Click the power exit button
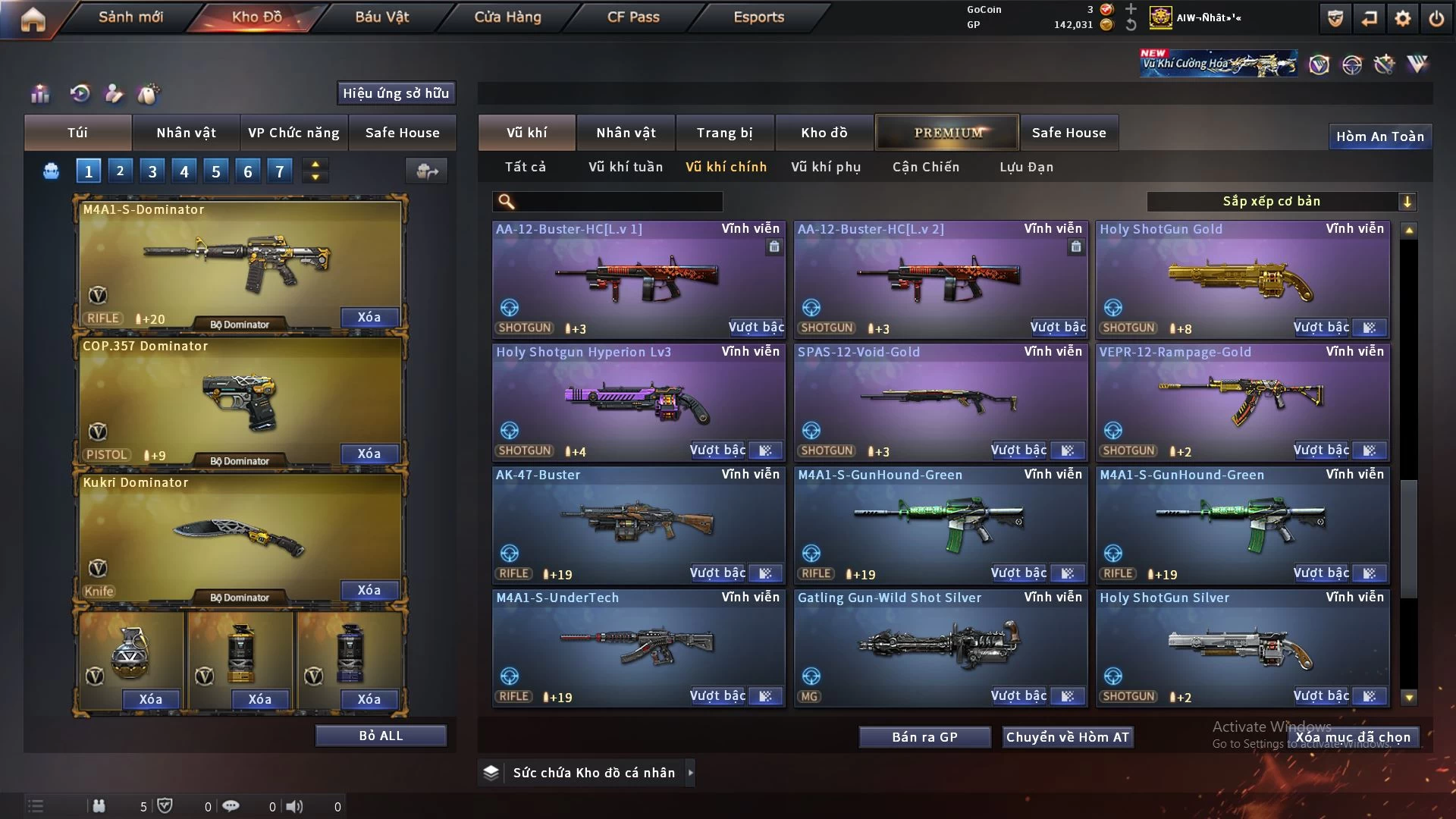1456x819 pixels. tap(1436, 19)
